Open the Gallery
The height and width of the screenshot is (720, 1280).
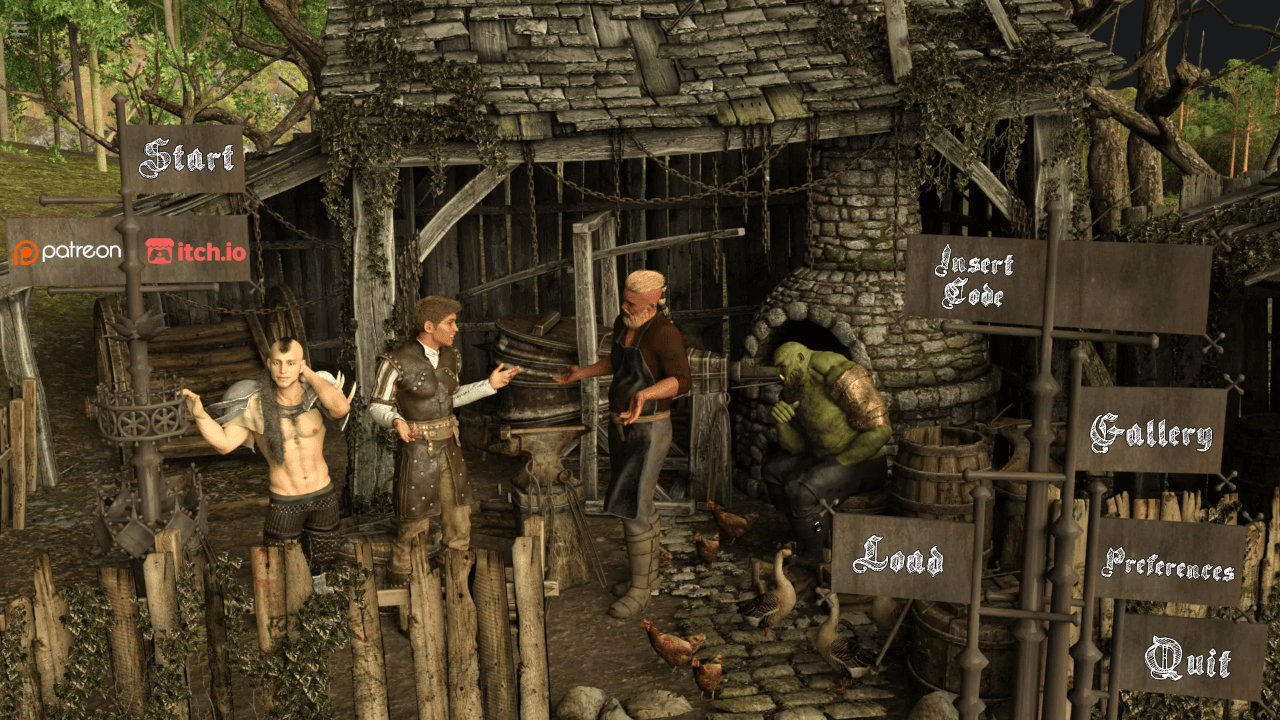point(1151,433)
